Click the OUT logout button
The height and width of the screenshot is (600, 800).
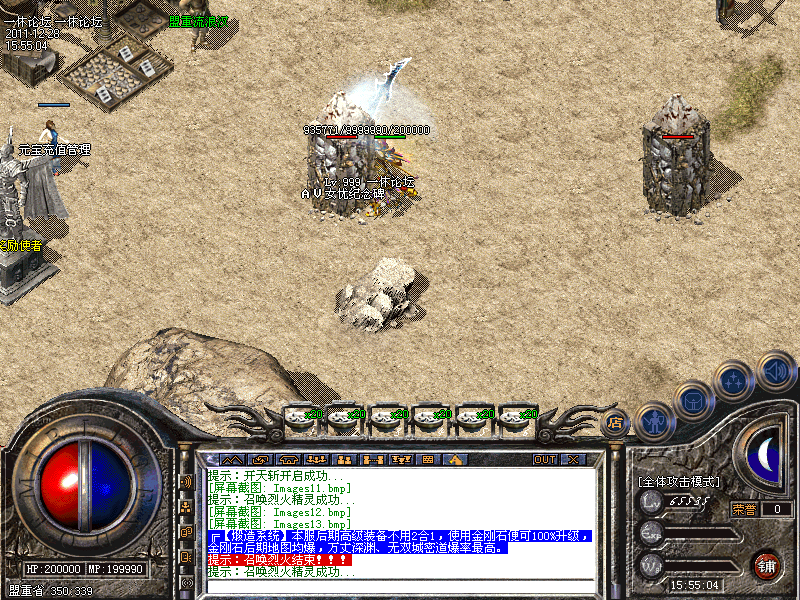coord(544,460)
